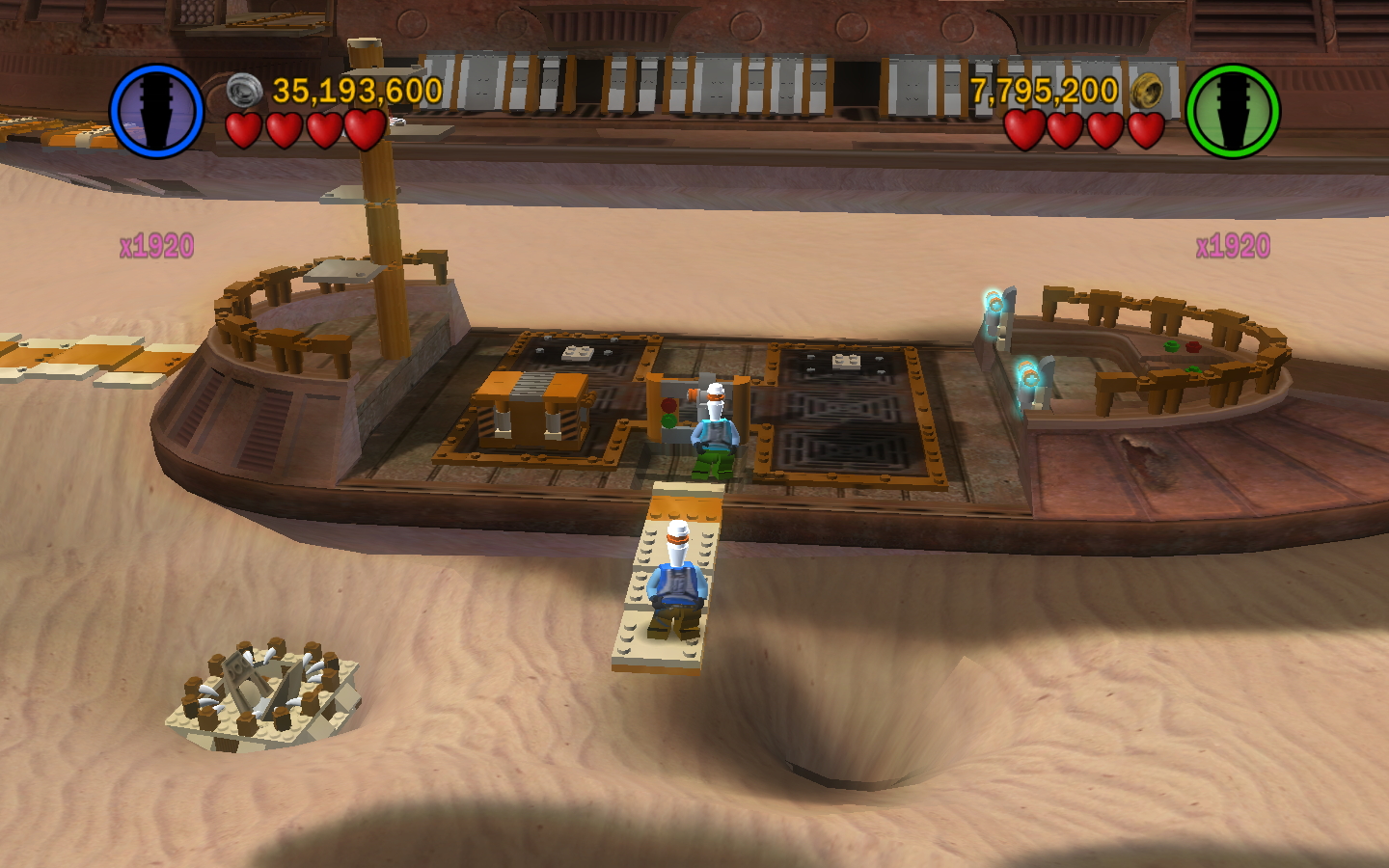
Task: Select the green-ringed player two character portrait
Action: (1232, 111)
